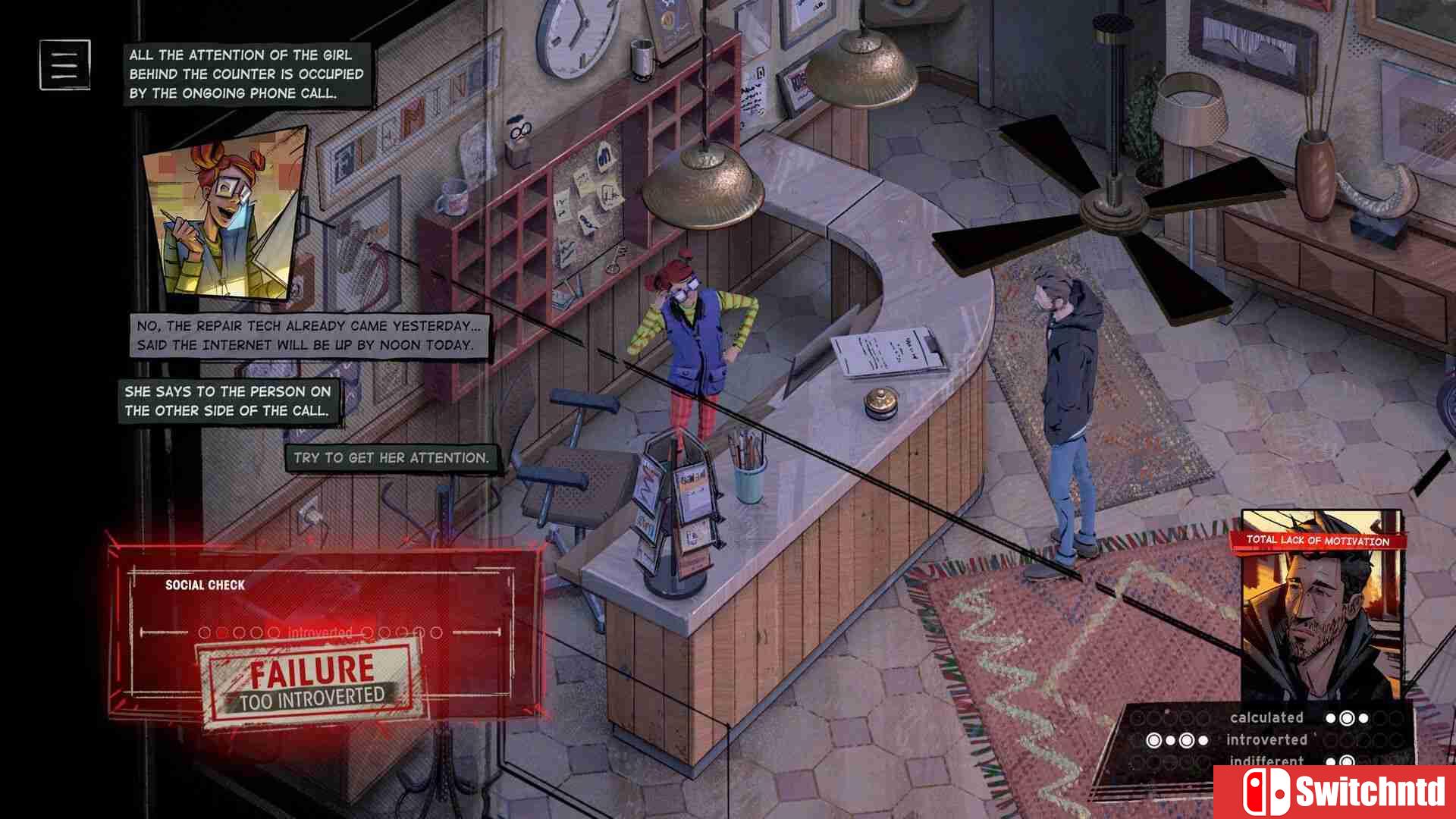Click the 'Social Check' panel header
This screenshot has height=819, width=1456.
tap(205, 585)
